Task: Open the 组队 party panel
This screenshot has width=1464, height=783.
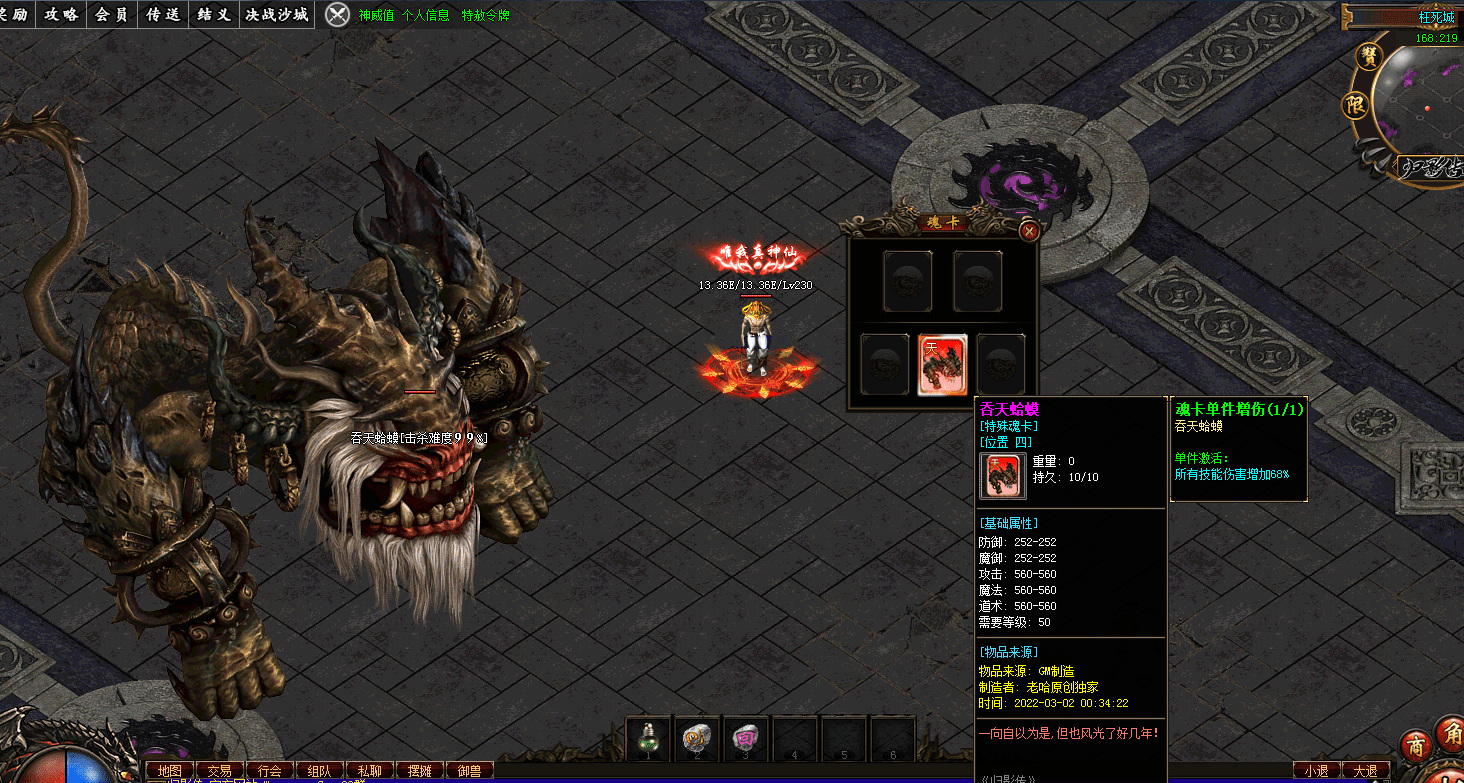Action: point(320,771)
